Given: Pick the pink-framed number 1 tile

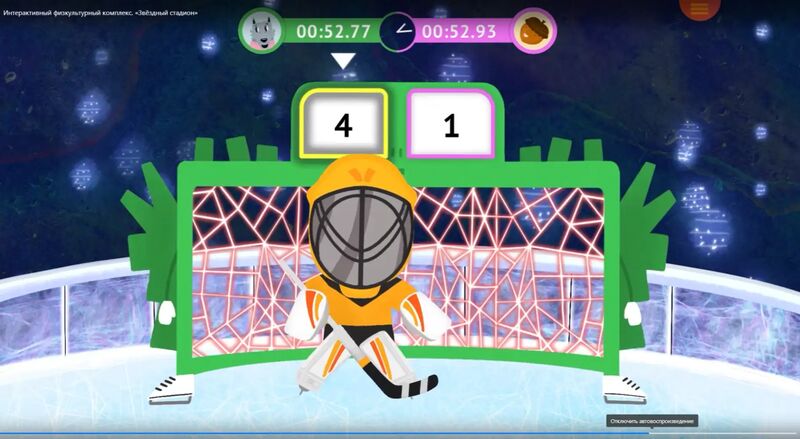Looking at the screenshot, I should [450, 125].
